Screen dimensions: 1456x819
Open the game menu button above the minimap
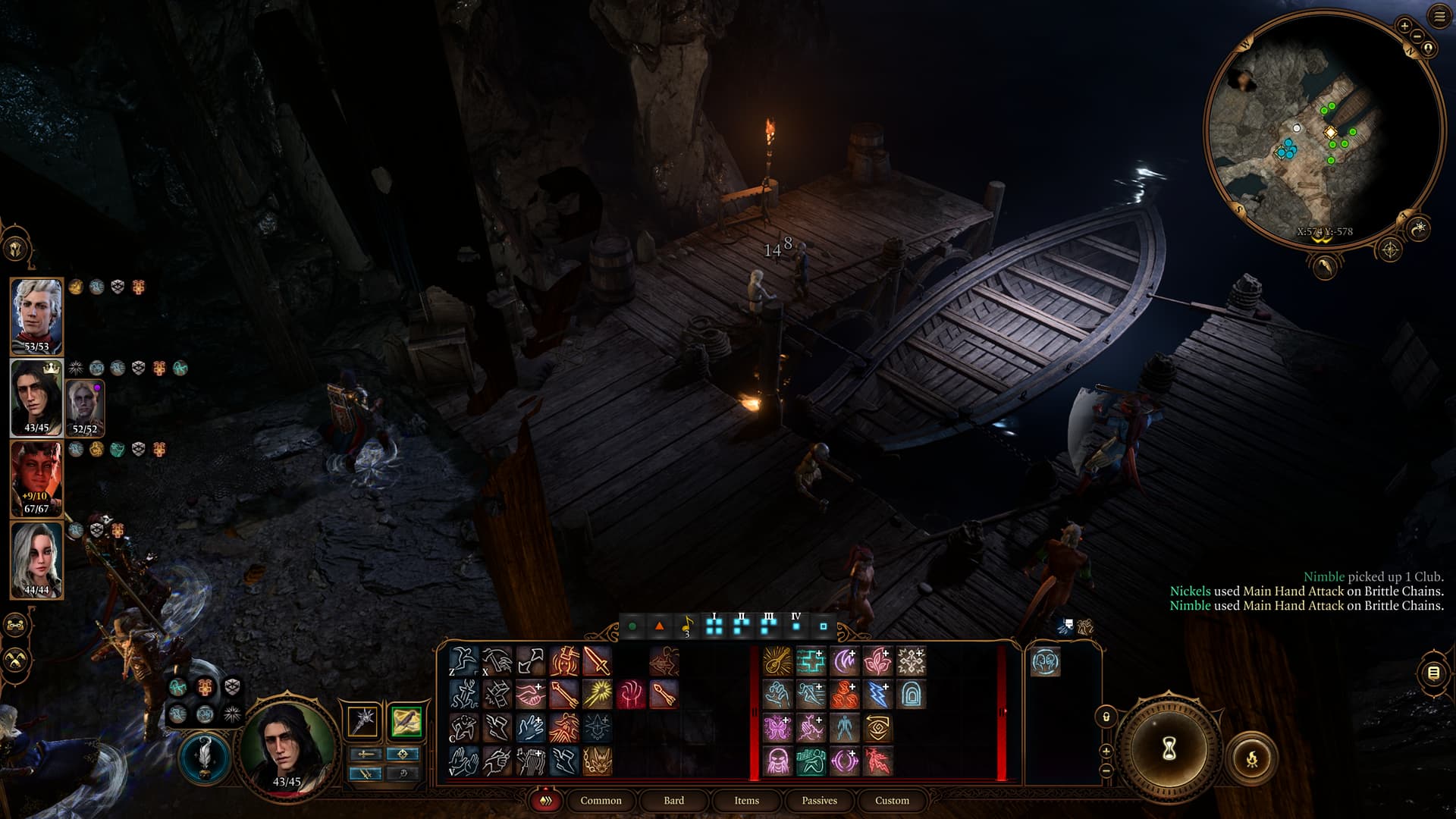[1439, 17]
